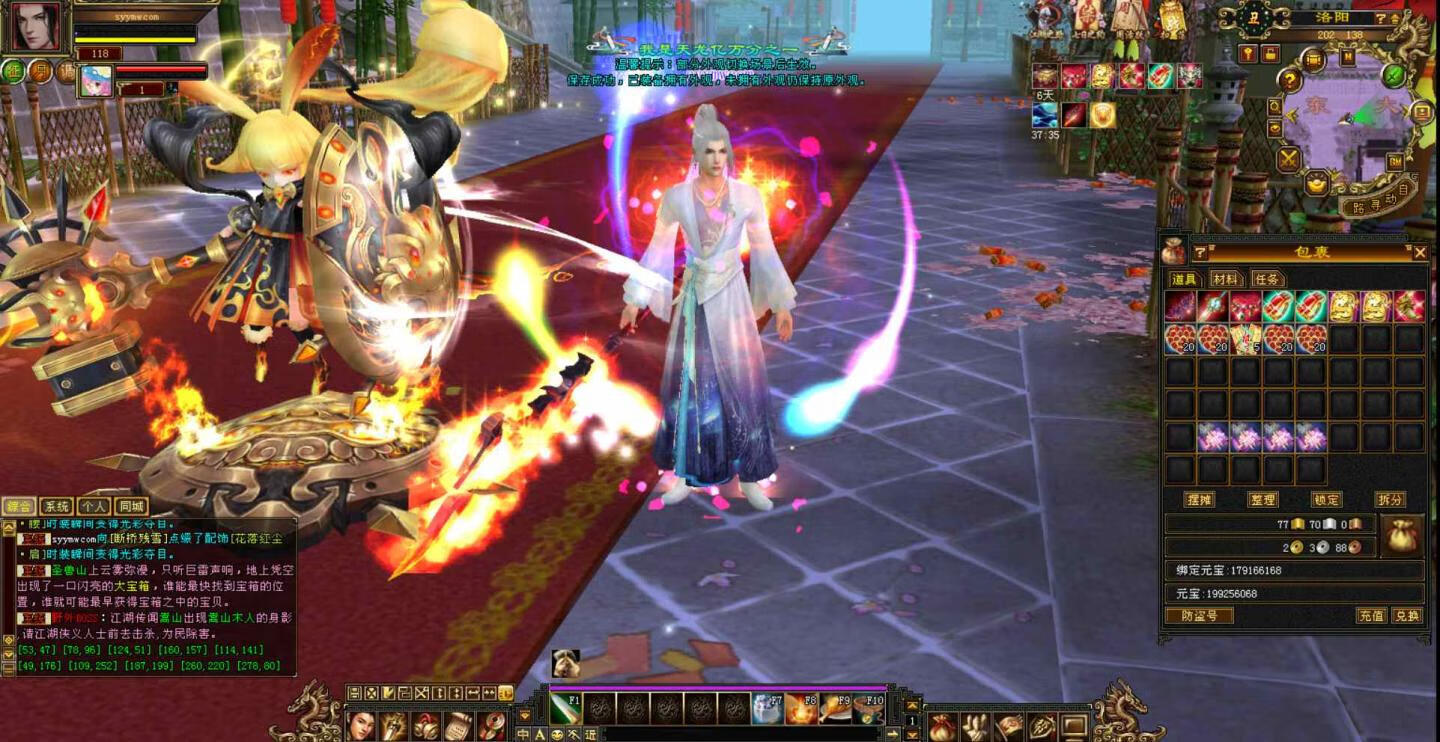Select the card stack item with count 5
The width and height of the screenshot is (1440, 742).
tap(1245, 339)
